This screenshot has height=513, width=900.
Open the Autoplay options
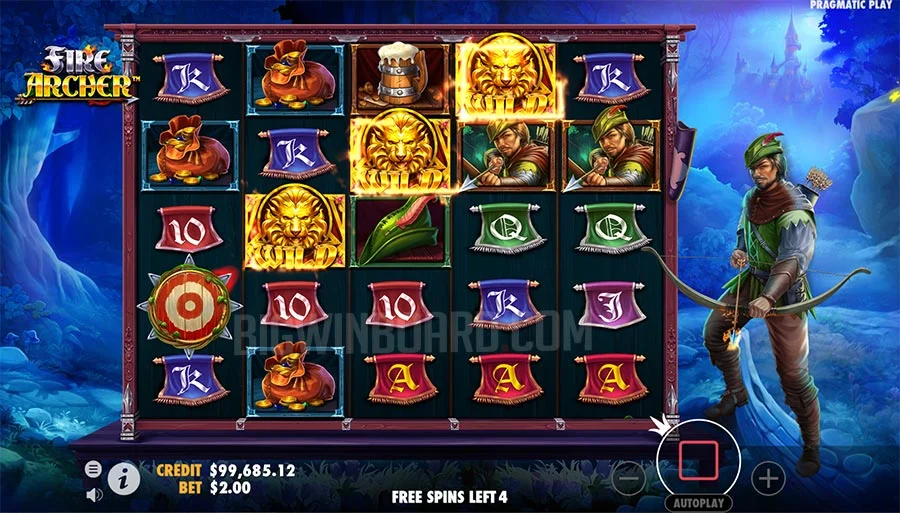(x=695, y=503)
